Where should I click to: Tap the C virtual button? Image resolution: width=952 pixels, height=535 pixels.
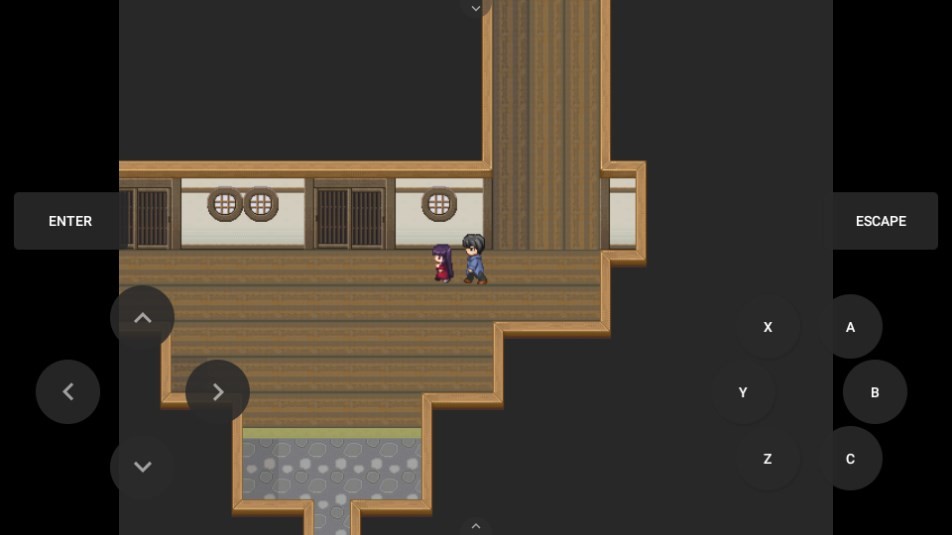[850, 459]
